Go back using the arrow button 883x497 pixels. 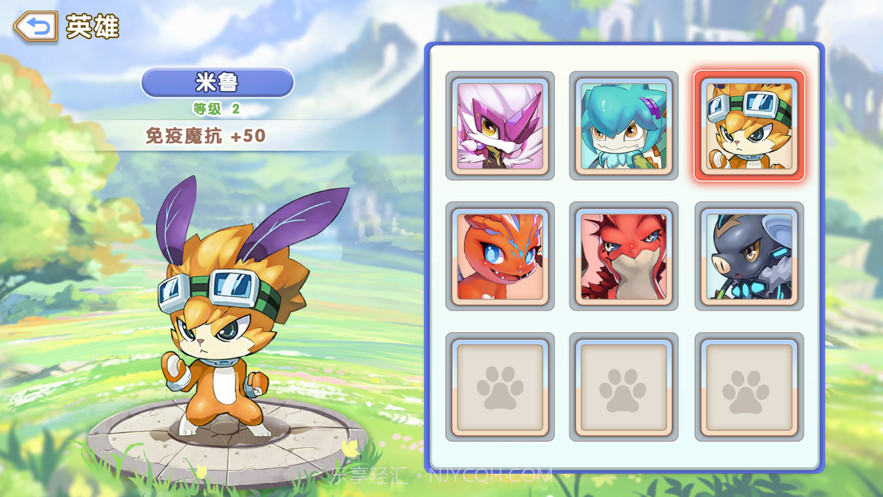coord(36,27)
